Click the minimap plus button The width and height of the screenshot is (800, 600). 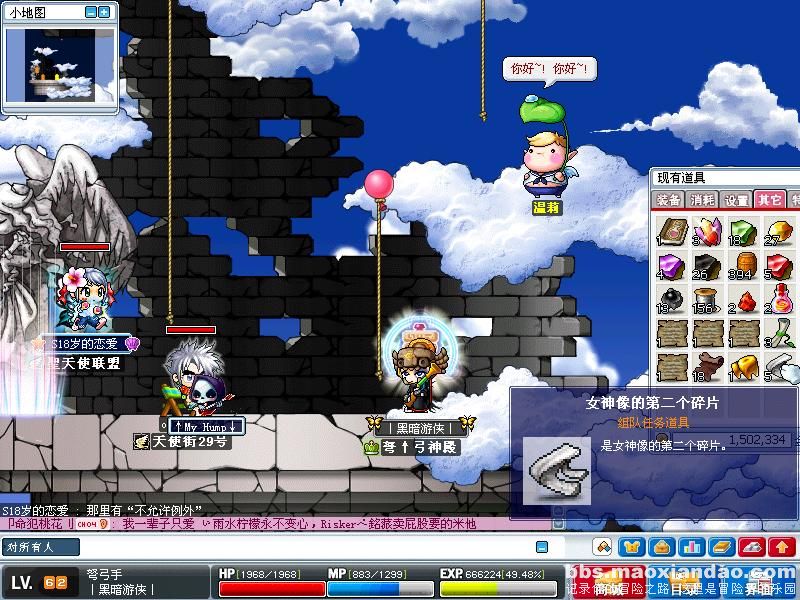[104, 12]
